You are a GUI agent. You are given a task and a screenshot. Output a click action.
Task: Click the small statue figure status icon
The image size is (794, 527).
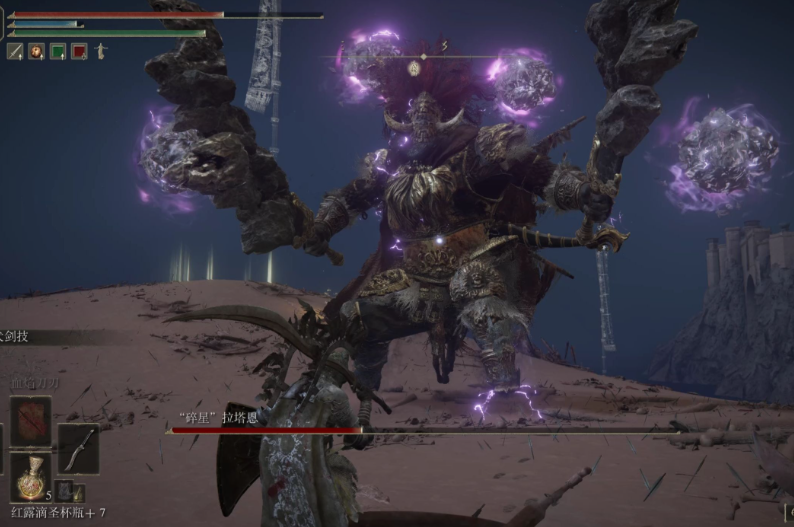pyautogui.click(x=100, y=51)
